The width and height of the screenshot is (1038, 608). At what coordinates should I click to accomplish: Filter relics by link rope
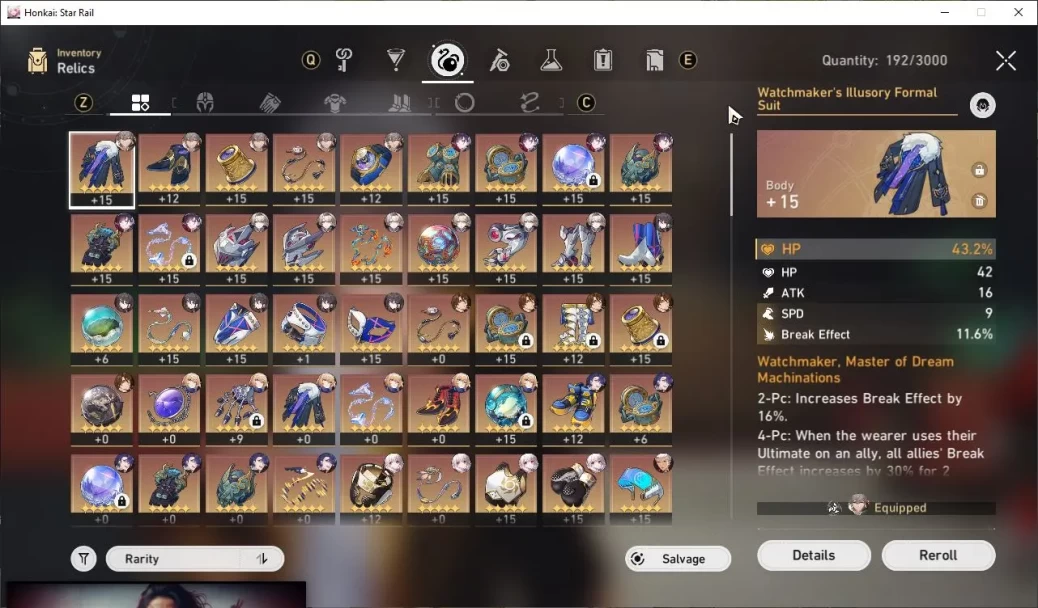[529, 103]
